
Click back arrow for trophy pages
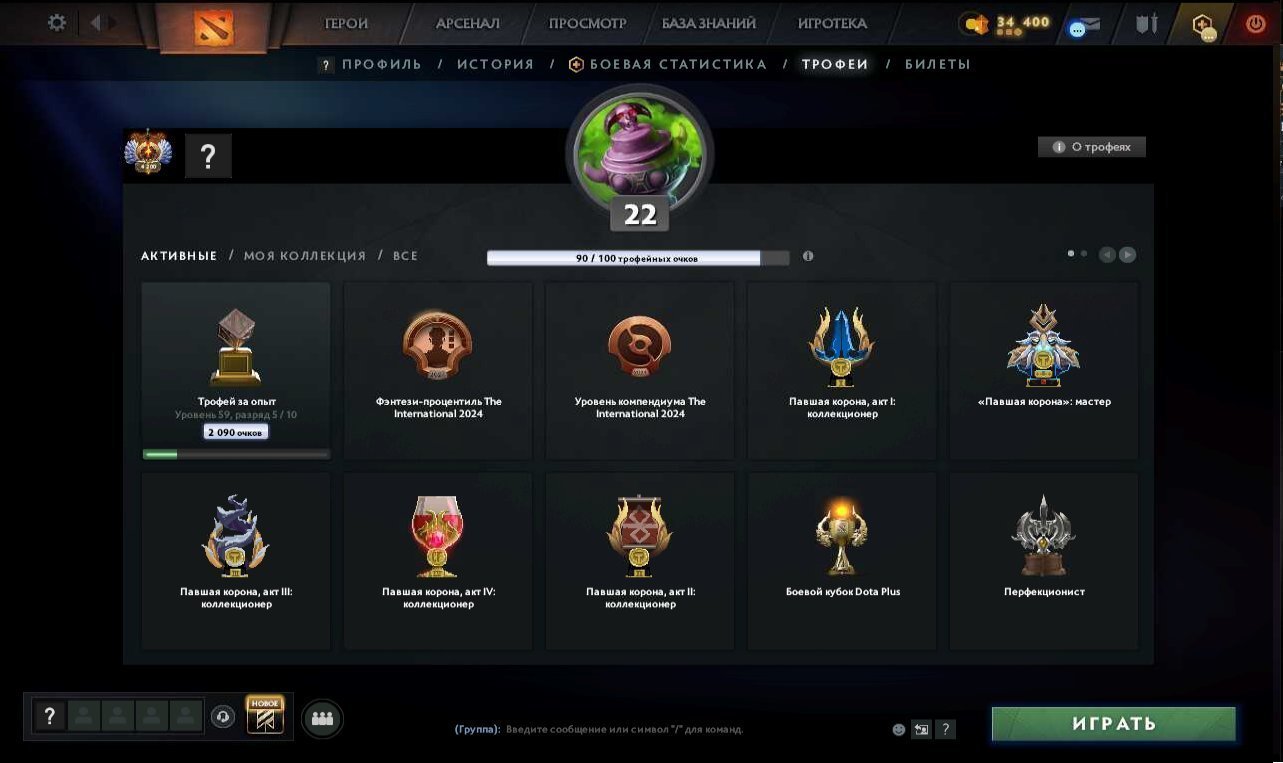[1106, 255]
